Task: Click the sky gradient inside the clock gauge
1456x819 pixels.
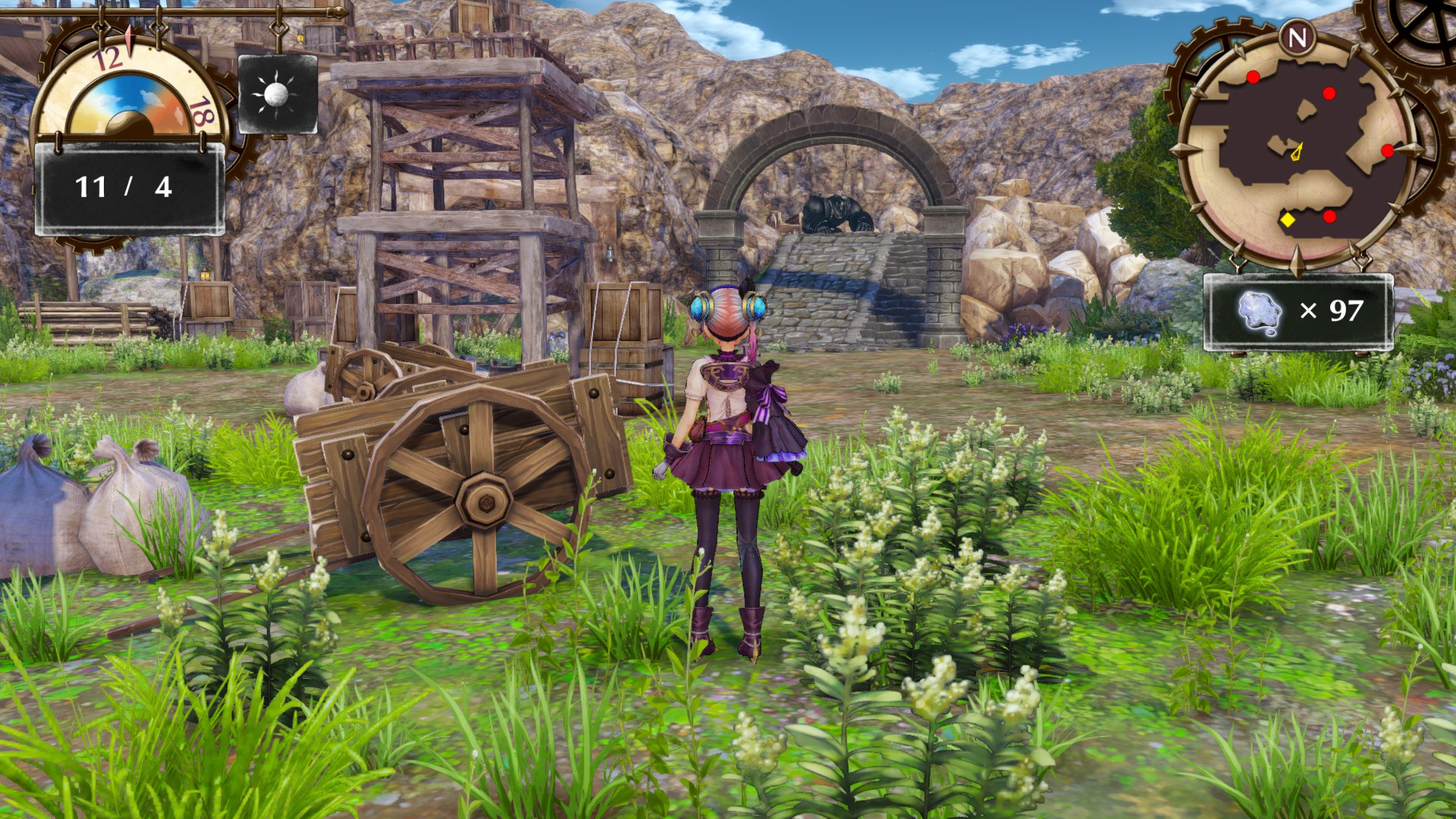Action: click(130, 94)
